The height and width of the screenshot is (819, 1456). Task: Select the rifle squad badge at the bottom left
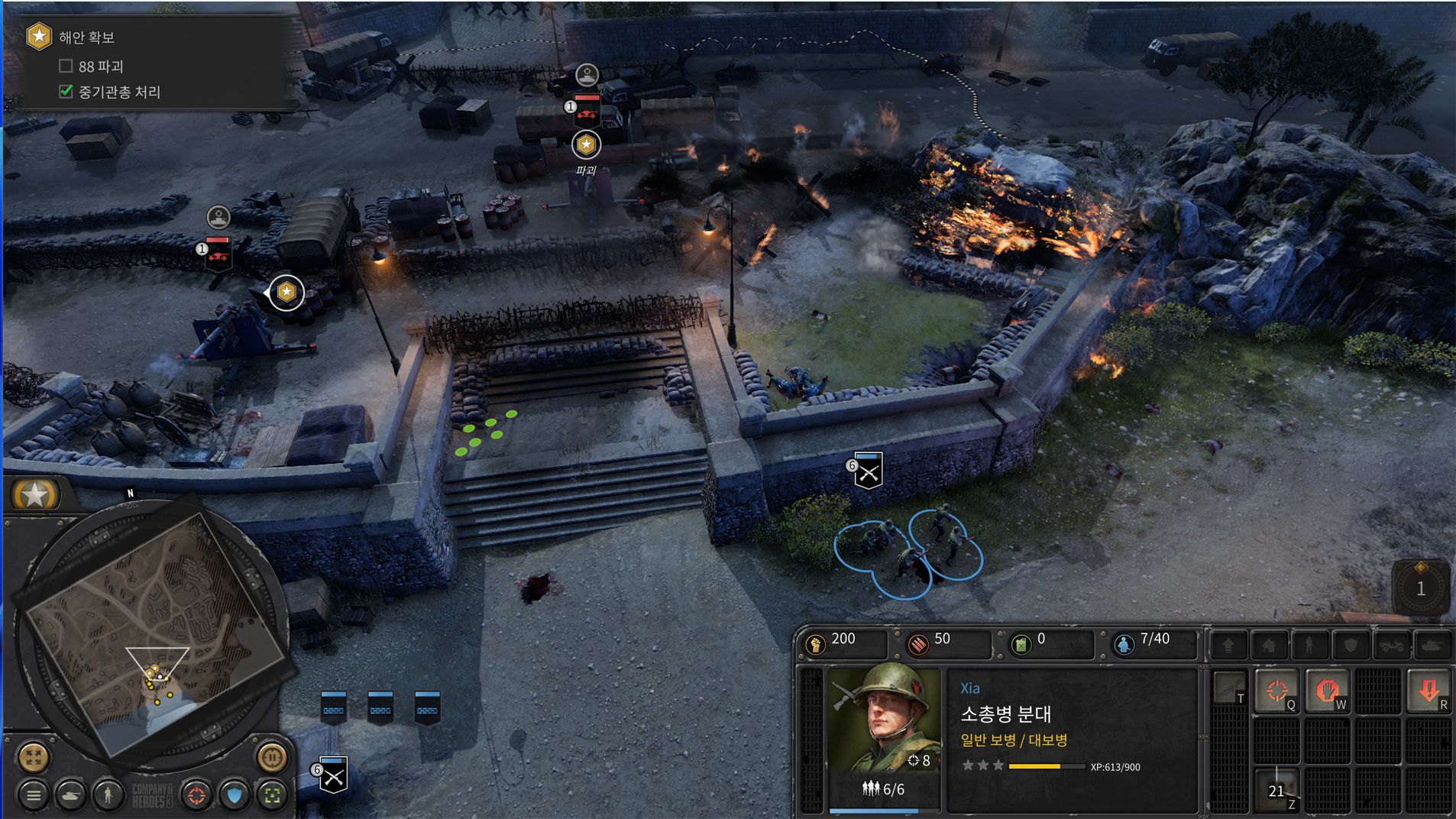coord(333,775)
